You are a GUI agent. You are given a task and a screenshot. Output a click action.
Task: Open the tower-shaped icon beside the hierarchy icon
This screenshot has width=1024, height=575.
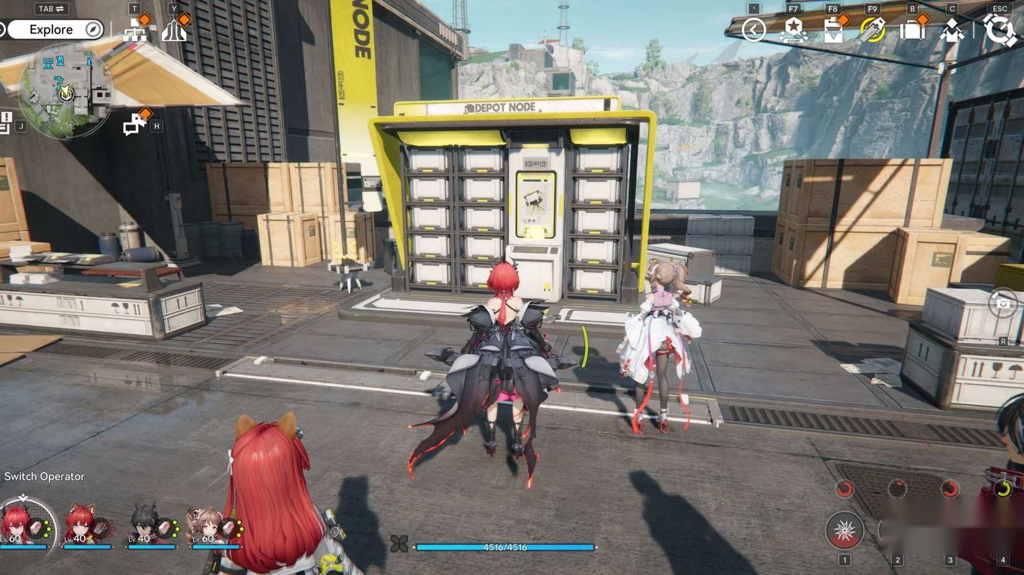(175, 31)
